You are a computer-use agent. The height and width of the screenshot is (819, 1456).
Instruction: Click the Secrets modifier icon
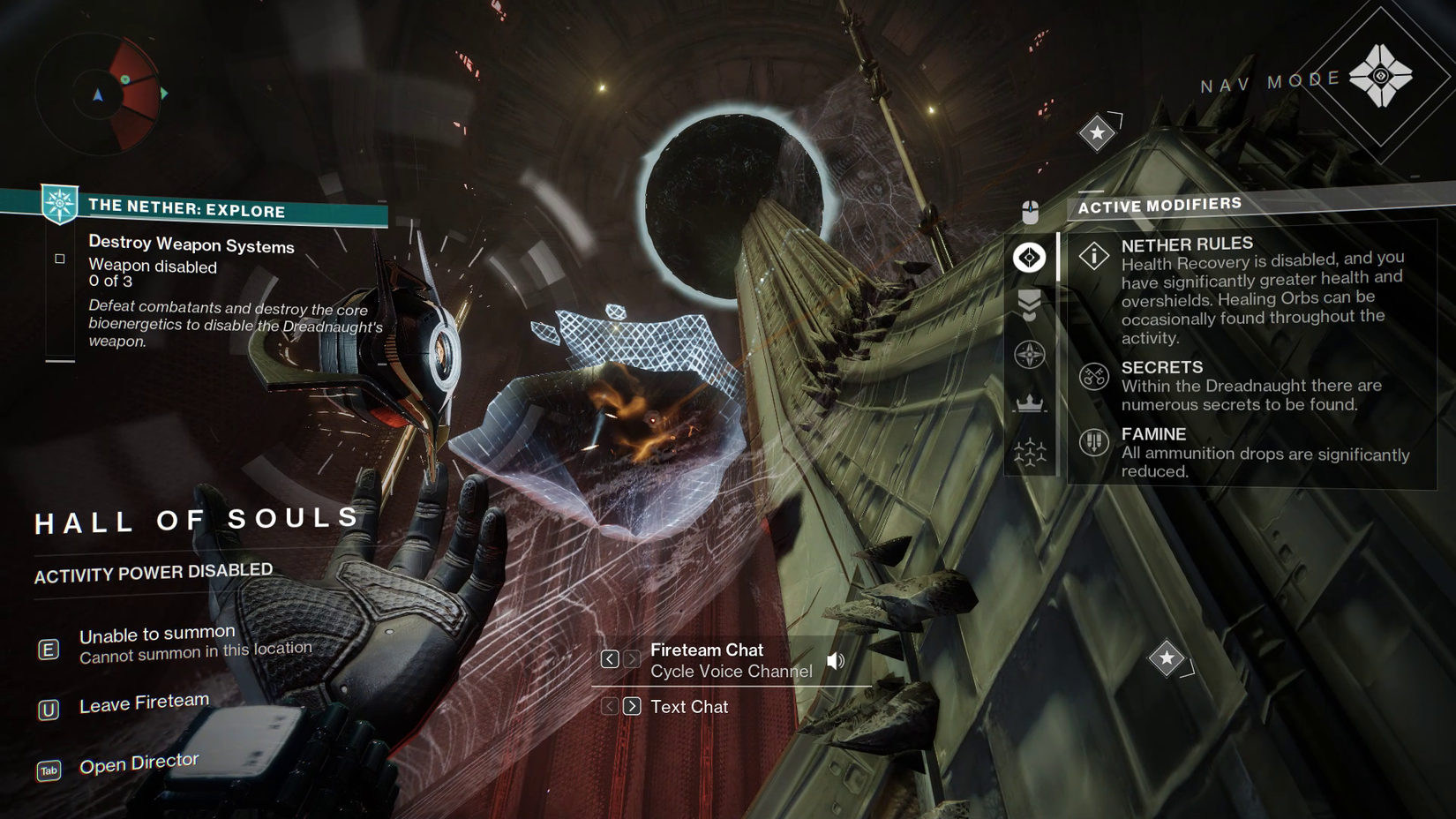pyautogui.click(x=1092, y=377)
